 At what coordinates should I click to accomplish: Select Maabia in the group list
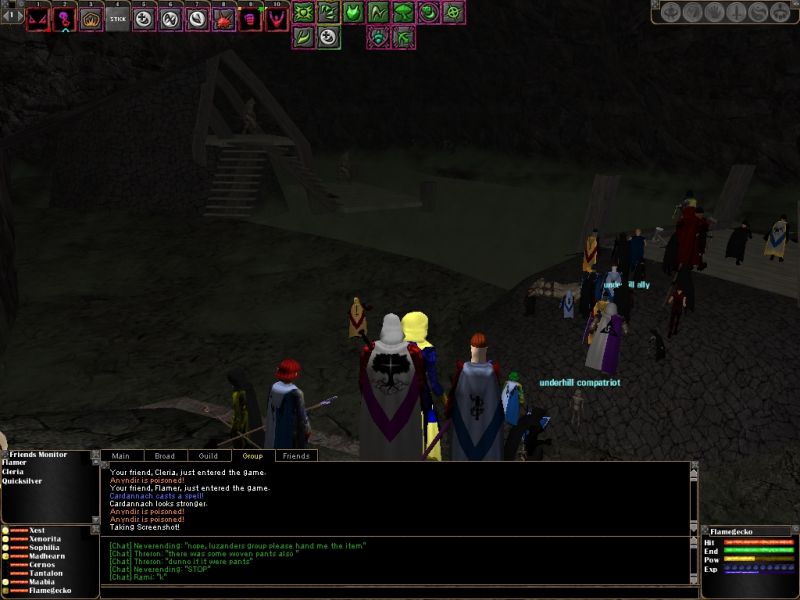[42, 581]
